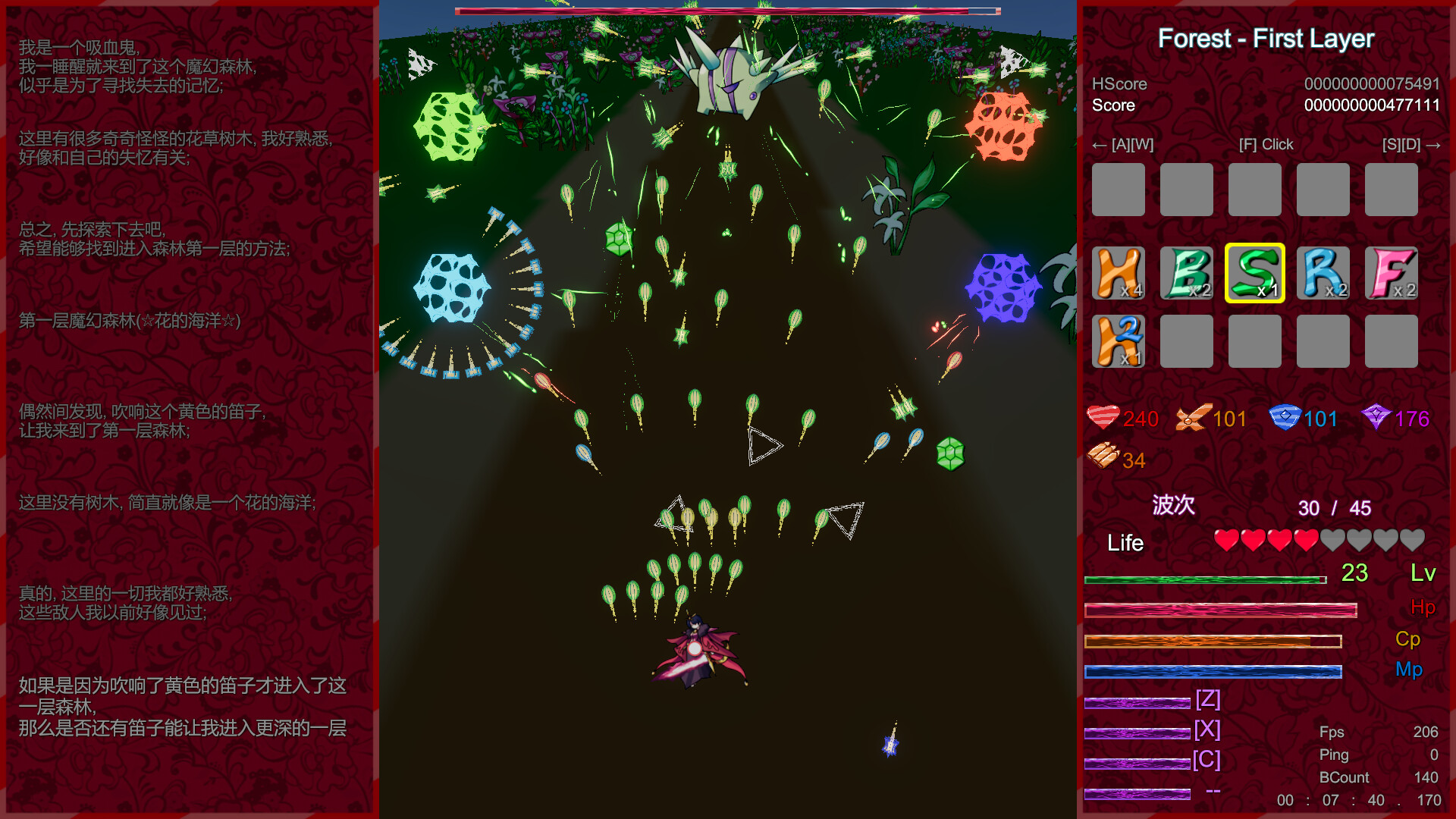Click the [Z] skill cooldown bar
This screenshot has width=1456, height=819.
[1135, 701]
